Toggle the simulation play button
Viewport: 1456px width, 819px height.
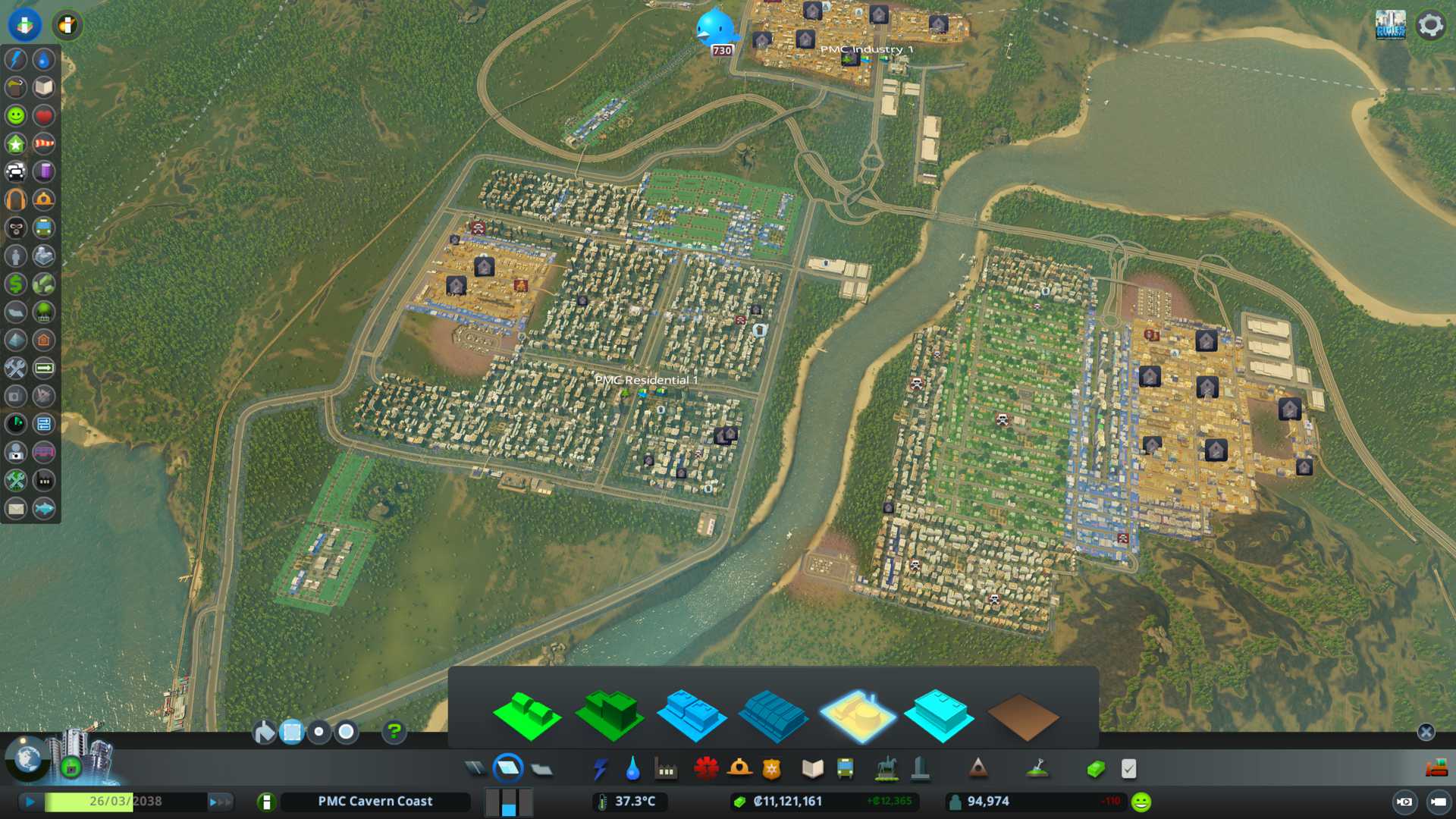click(x=30, y=802)
